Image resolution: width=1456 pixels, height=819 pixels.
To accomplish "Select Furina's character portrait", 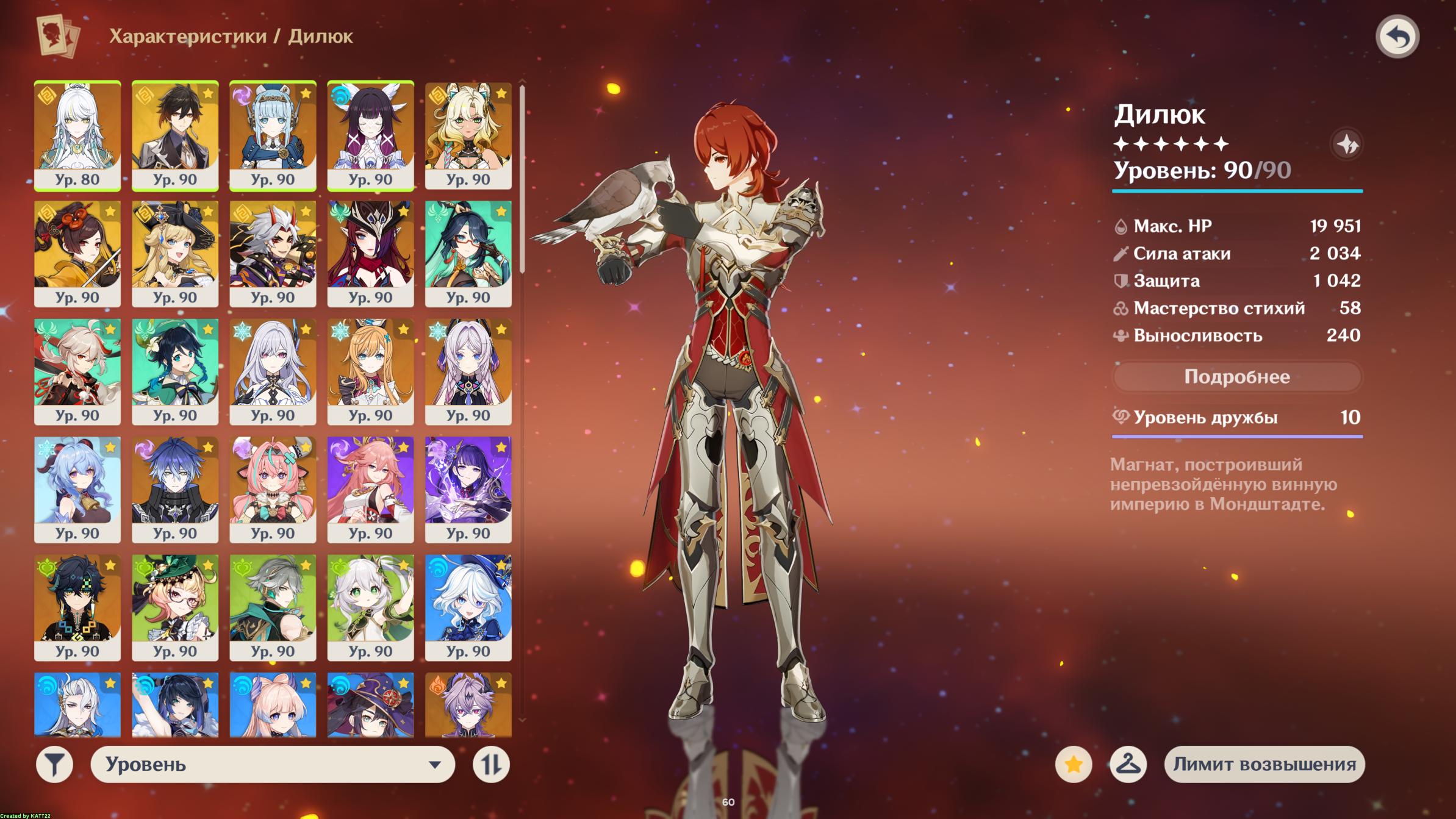I will pyautogui.click(x=468, y=606).
